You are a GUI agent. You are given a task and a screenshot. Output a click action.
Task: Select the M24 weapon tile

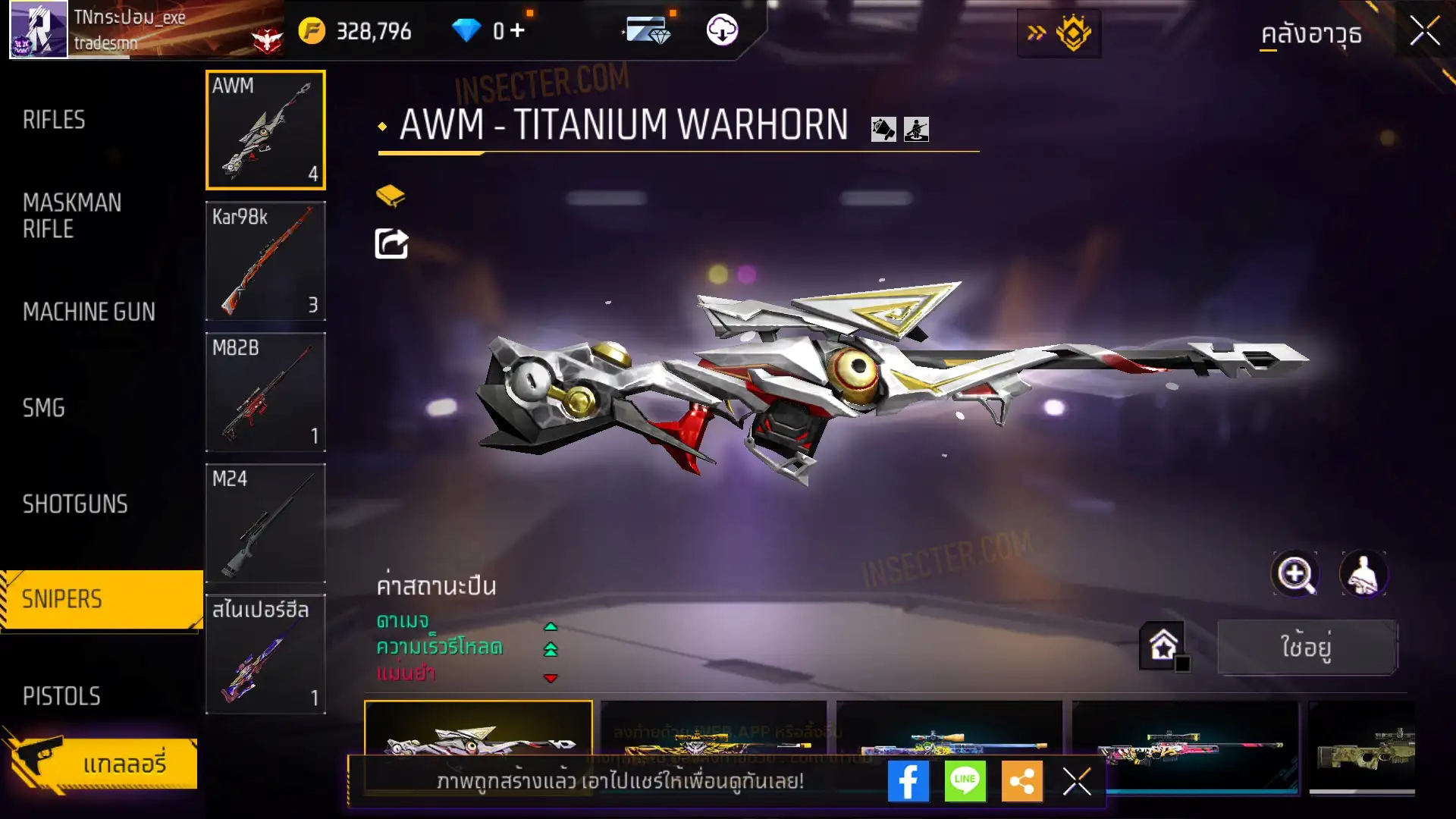[x=265, y=523]
